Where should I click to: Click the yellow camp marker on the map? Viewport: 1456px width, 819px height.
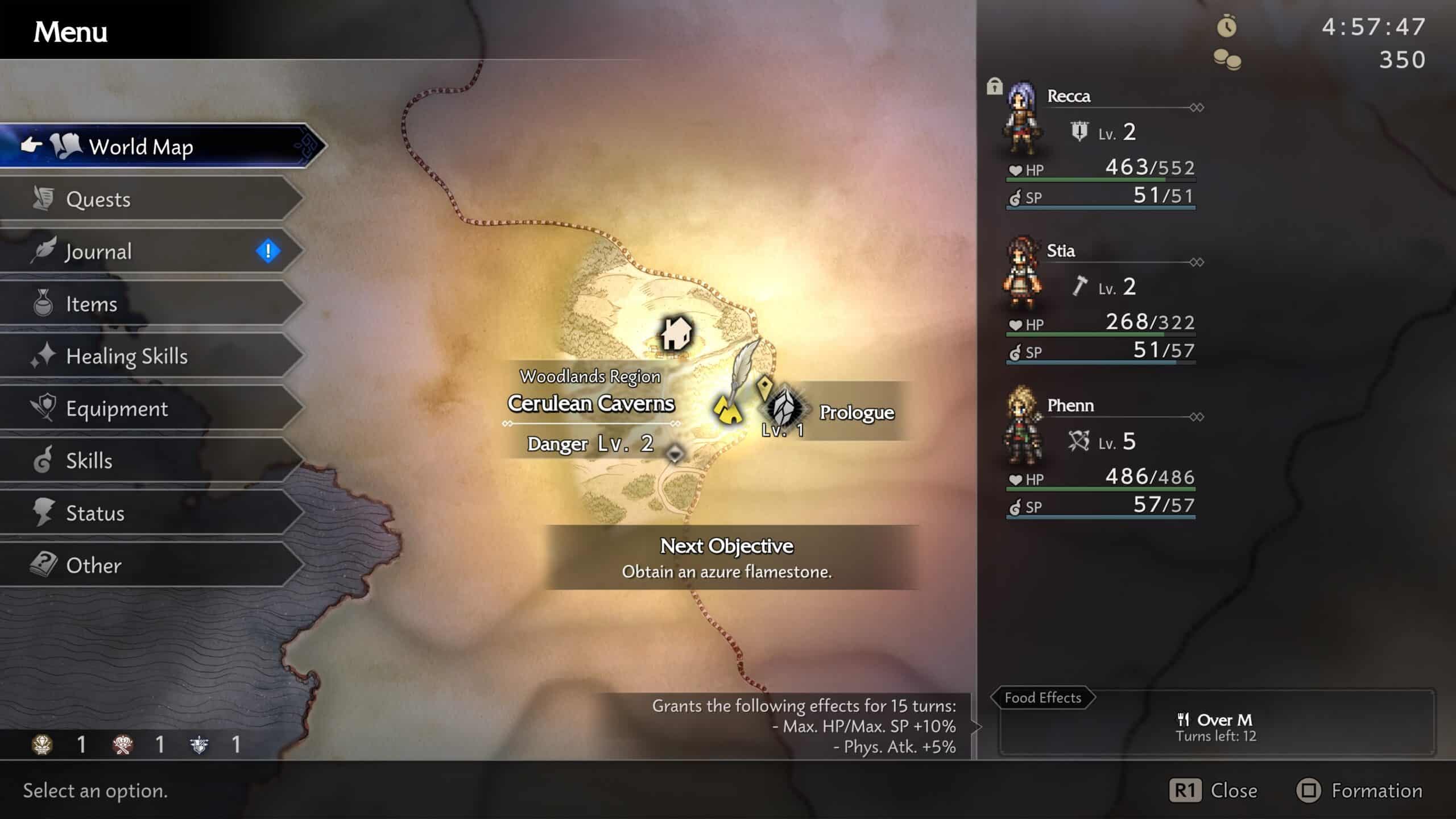click(x=727, y=411)
